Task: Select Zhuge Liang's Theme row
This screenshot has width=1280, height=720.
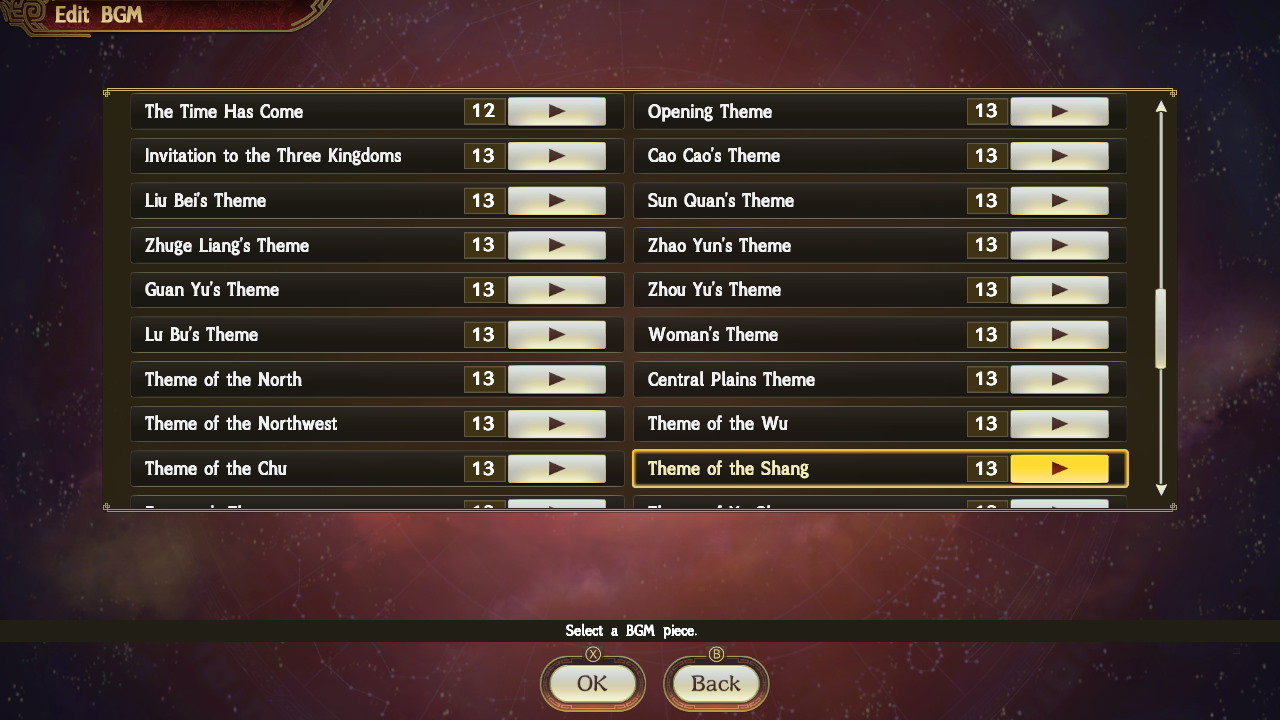Action: (280, 245)
